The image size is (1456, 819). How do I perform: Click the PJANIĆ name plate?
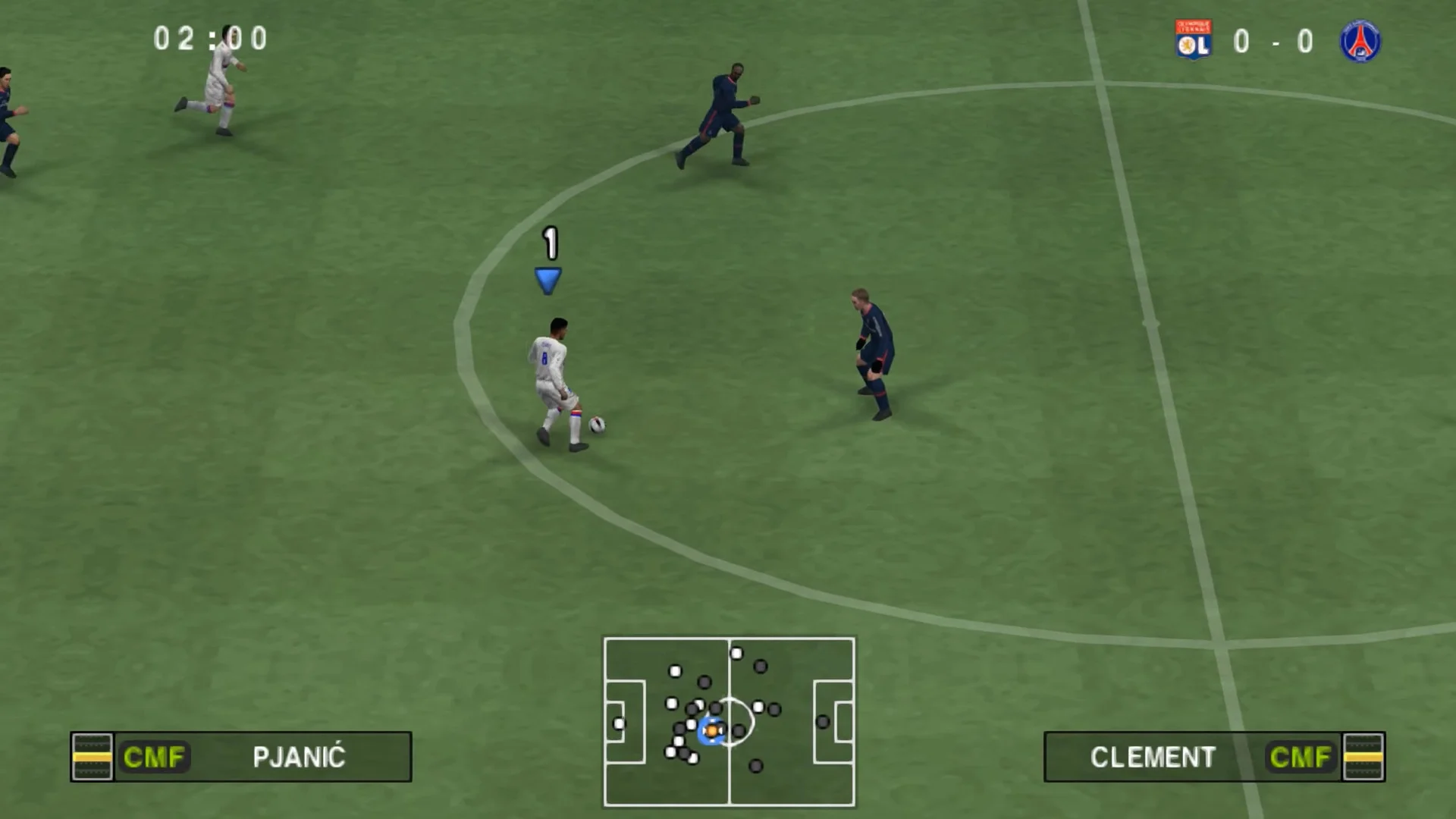tap(298, 757)
